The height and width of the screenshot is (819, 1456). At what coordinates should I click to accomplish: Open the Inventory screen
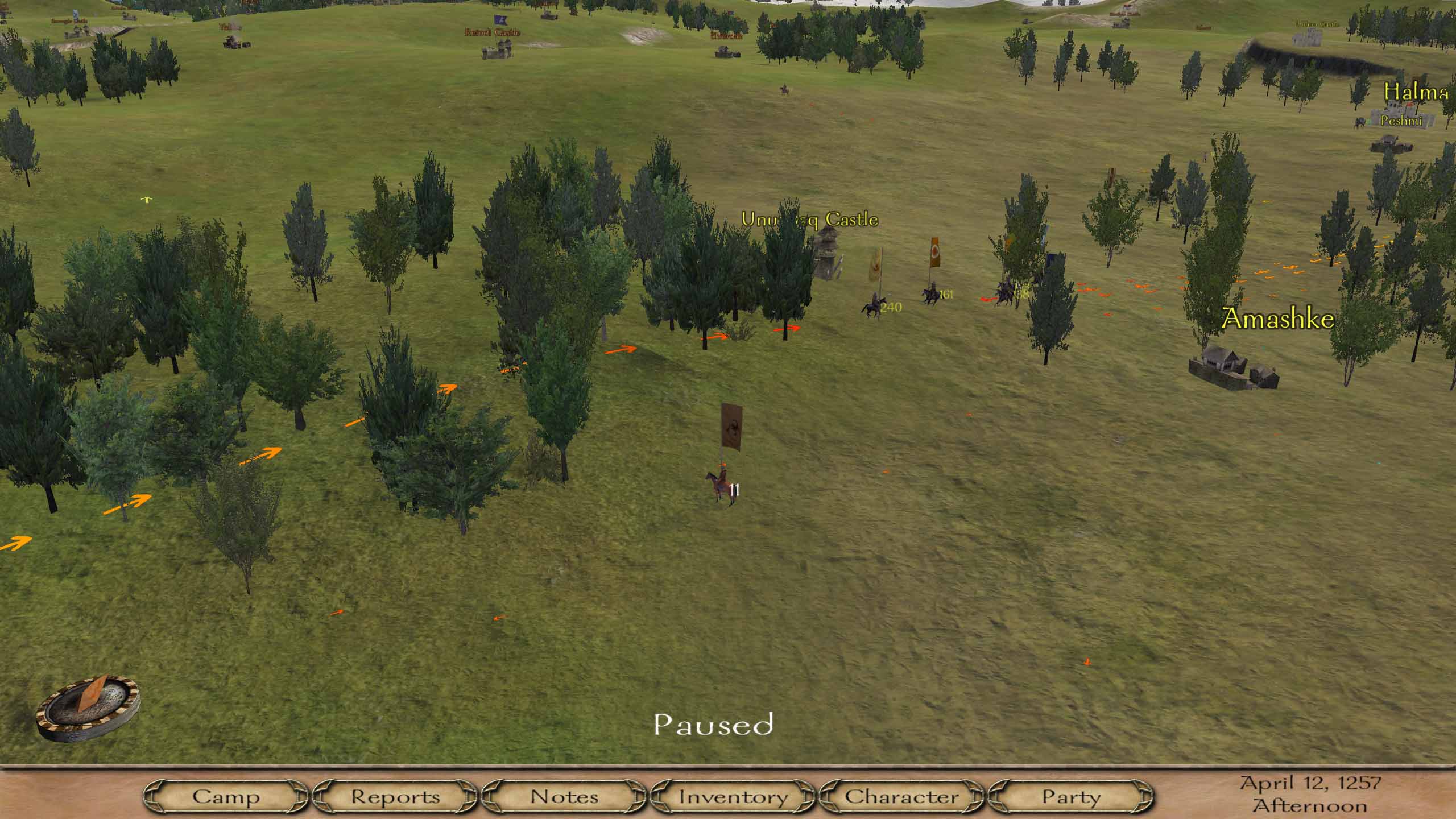tap(733, 796)
